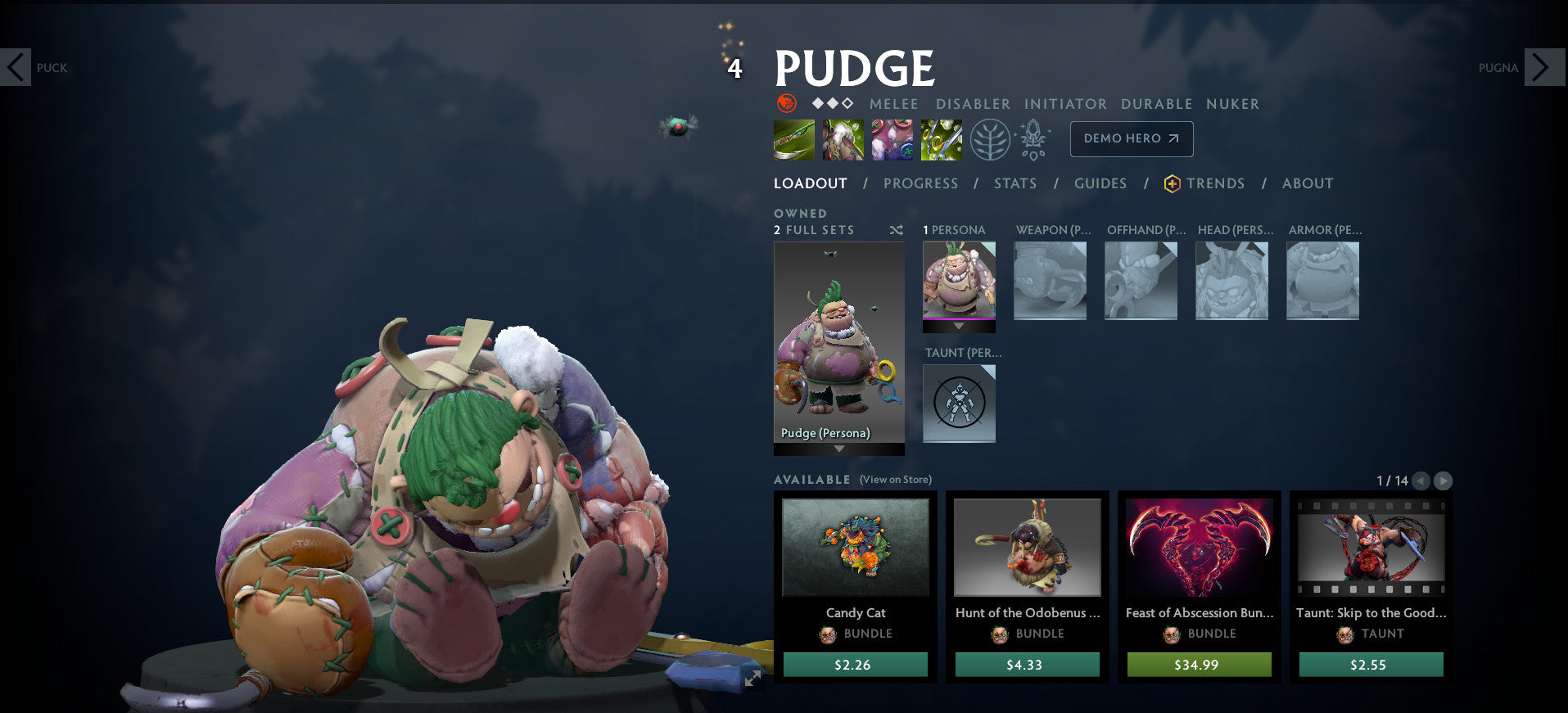Select the Hunt of the Odobenus bundle thumbnail
Screen dimensions: 1568x713
[1027, 548]
